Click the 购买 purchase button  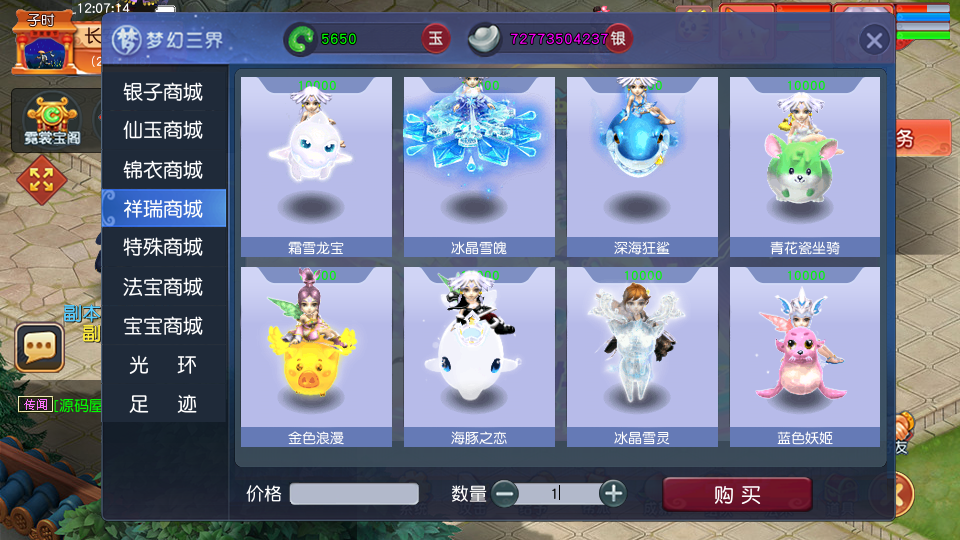point(737,494)
